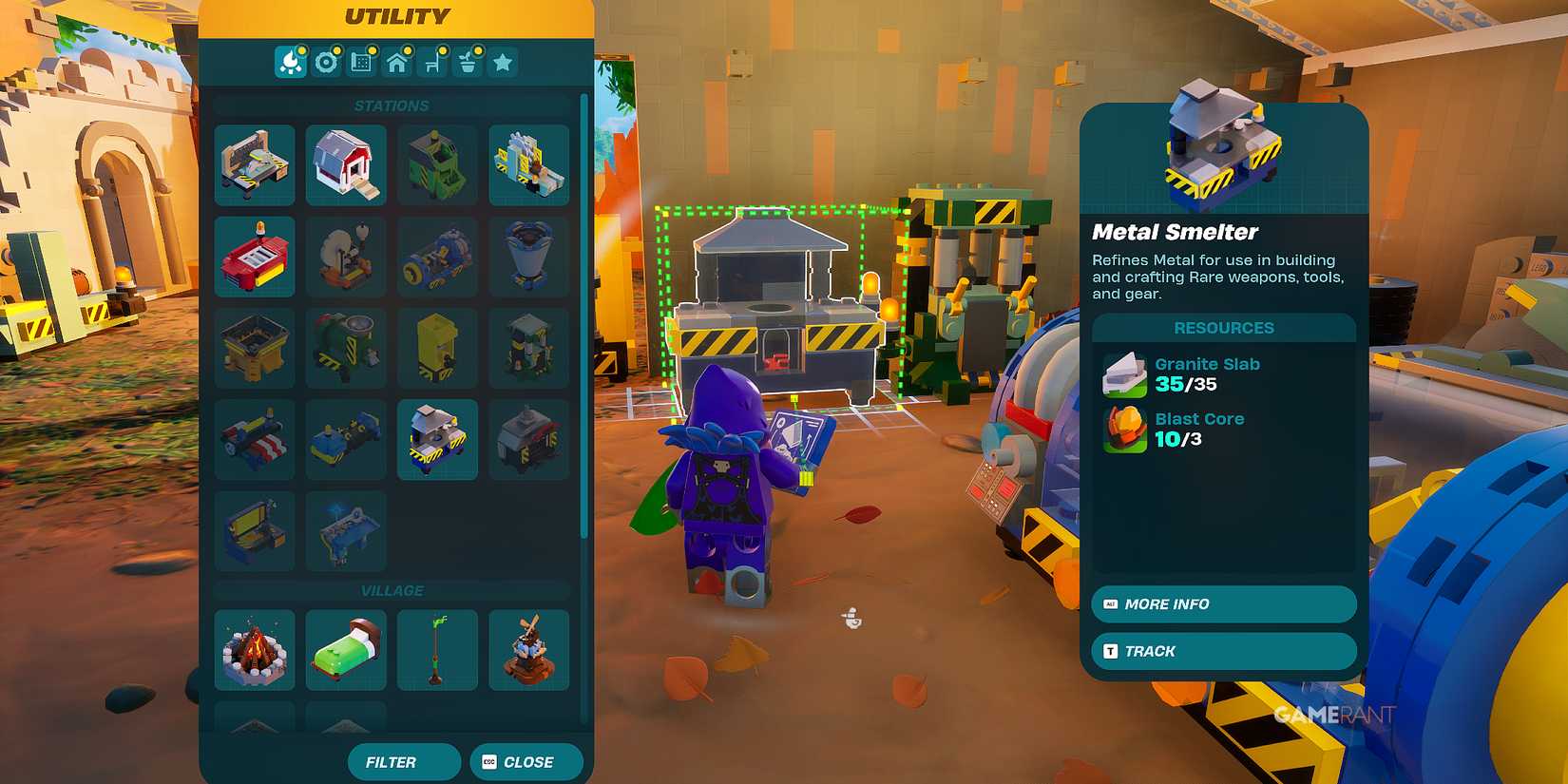The width and height of the screenshot is (1568, 784).
Task: Open the gear crafting category
Action: tap(327, 63)
